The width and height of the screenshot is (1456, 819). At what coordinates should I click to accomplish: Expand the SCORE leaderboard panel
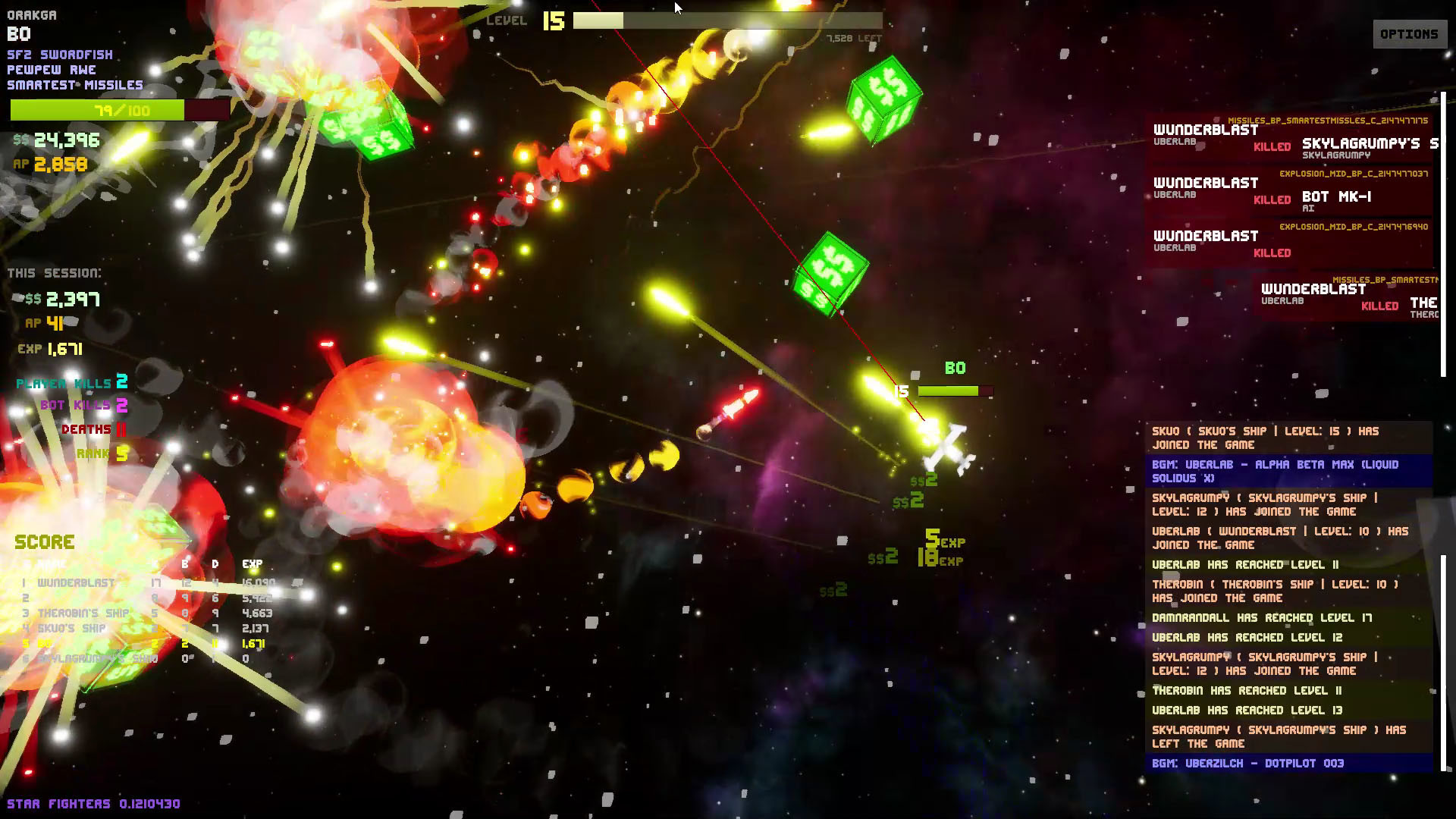44,541
